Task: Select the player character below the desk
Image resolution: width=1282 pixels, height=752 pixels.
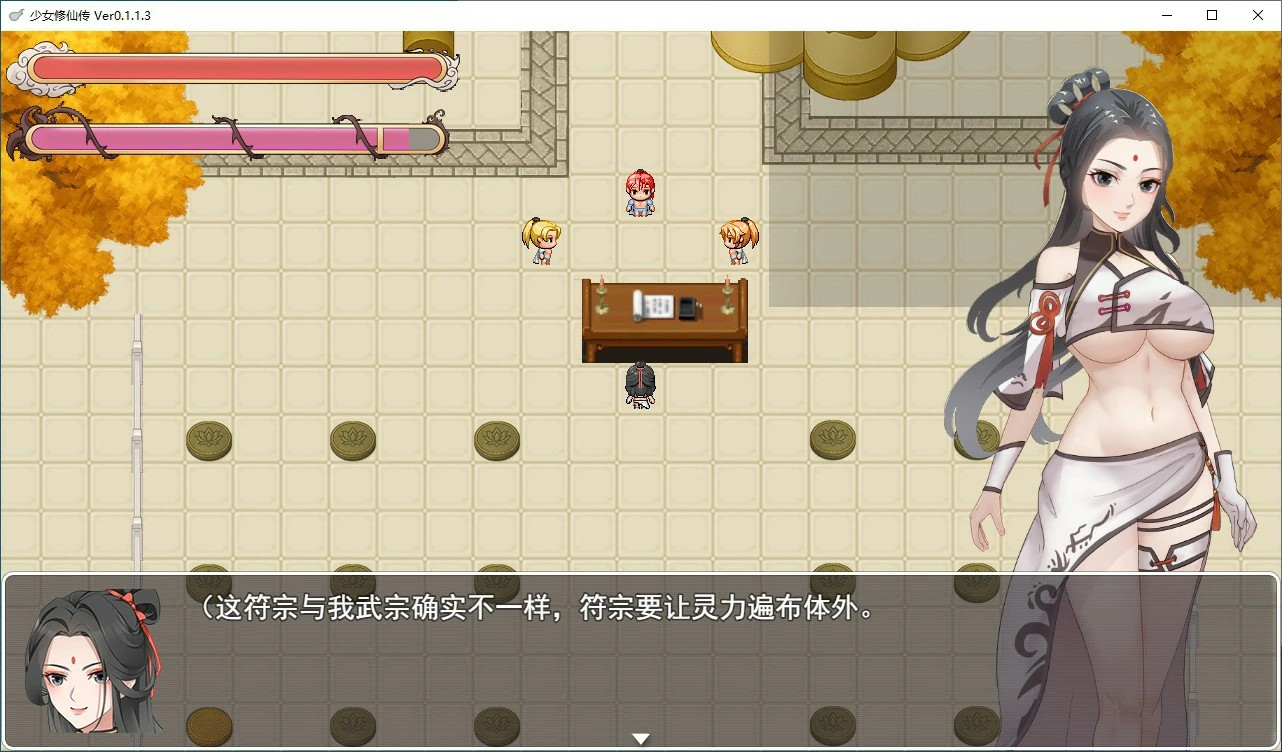Action: click(x=639, y=385)
